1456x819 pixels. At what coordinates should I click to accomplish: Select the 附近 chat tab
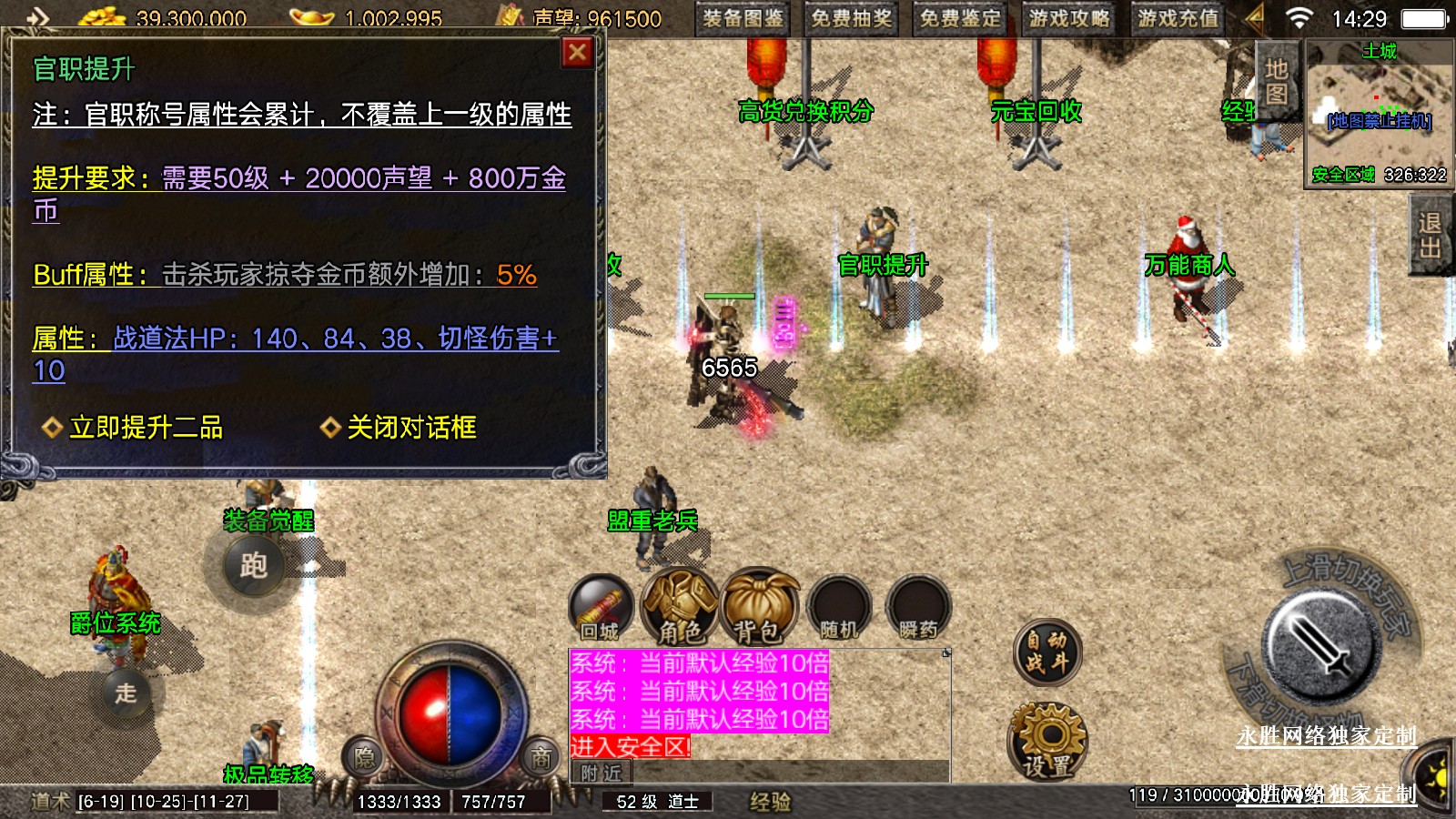click(602, 773)
